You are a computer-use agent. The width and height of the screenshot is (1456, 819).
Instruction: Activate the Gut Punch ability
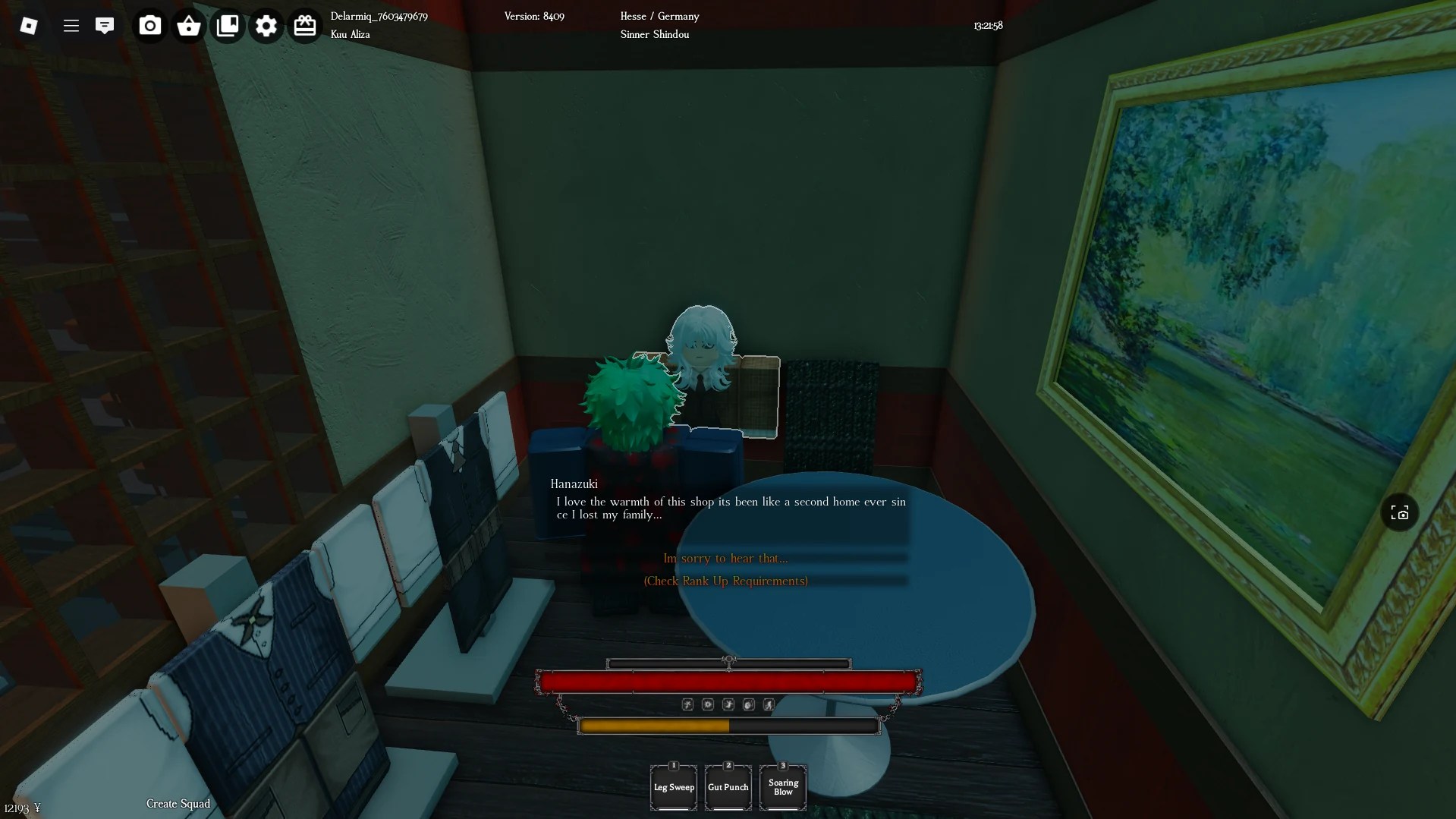click(728, 787)
